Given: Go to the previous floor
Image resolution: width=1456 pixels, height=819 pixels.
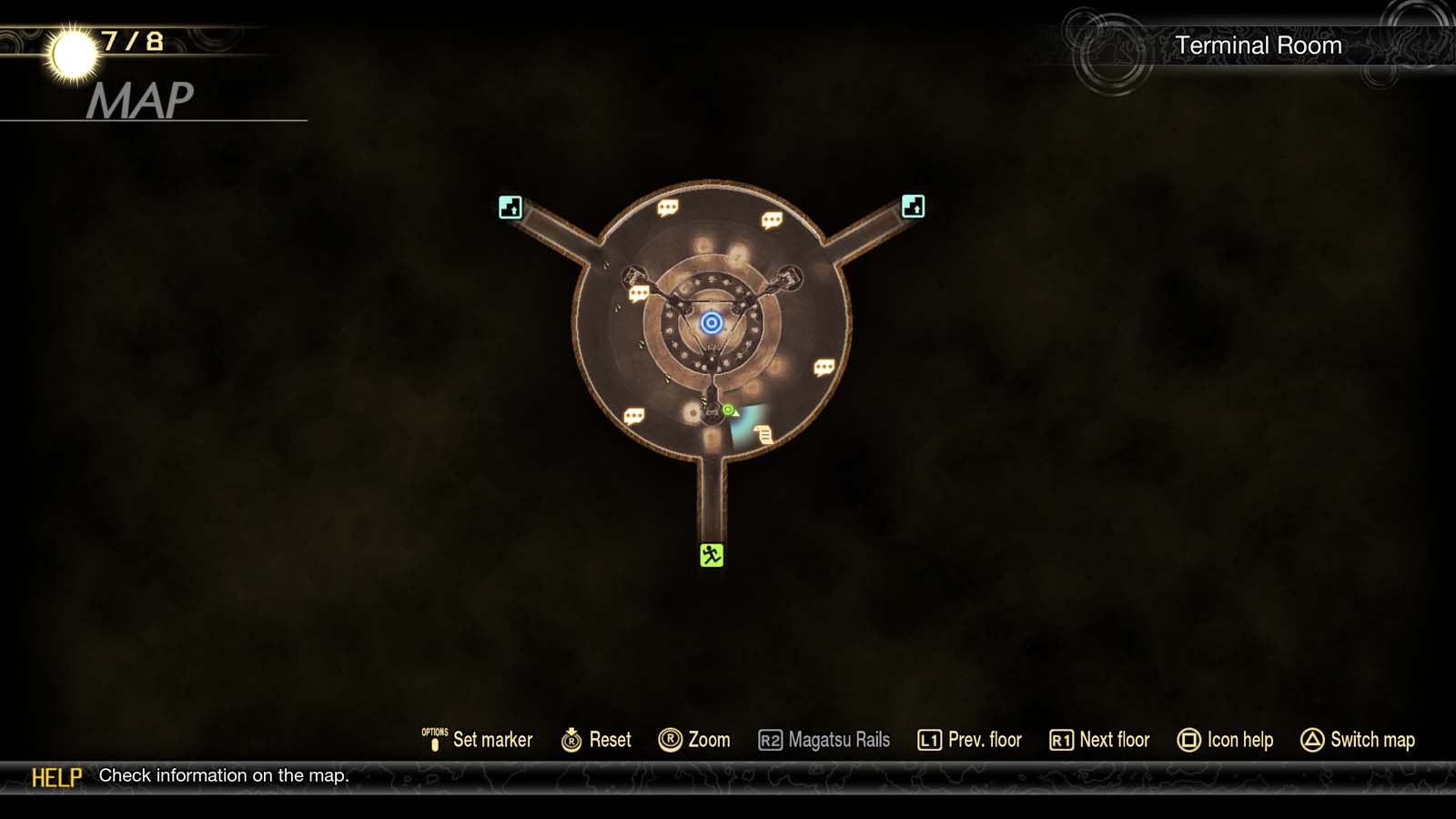Looking at the screenshot, I should (x=968, y=740).
